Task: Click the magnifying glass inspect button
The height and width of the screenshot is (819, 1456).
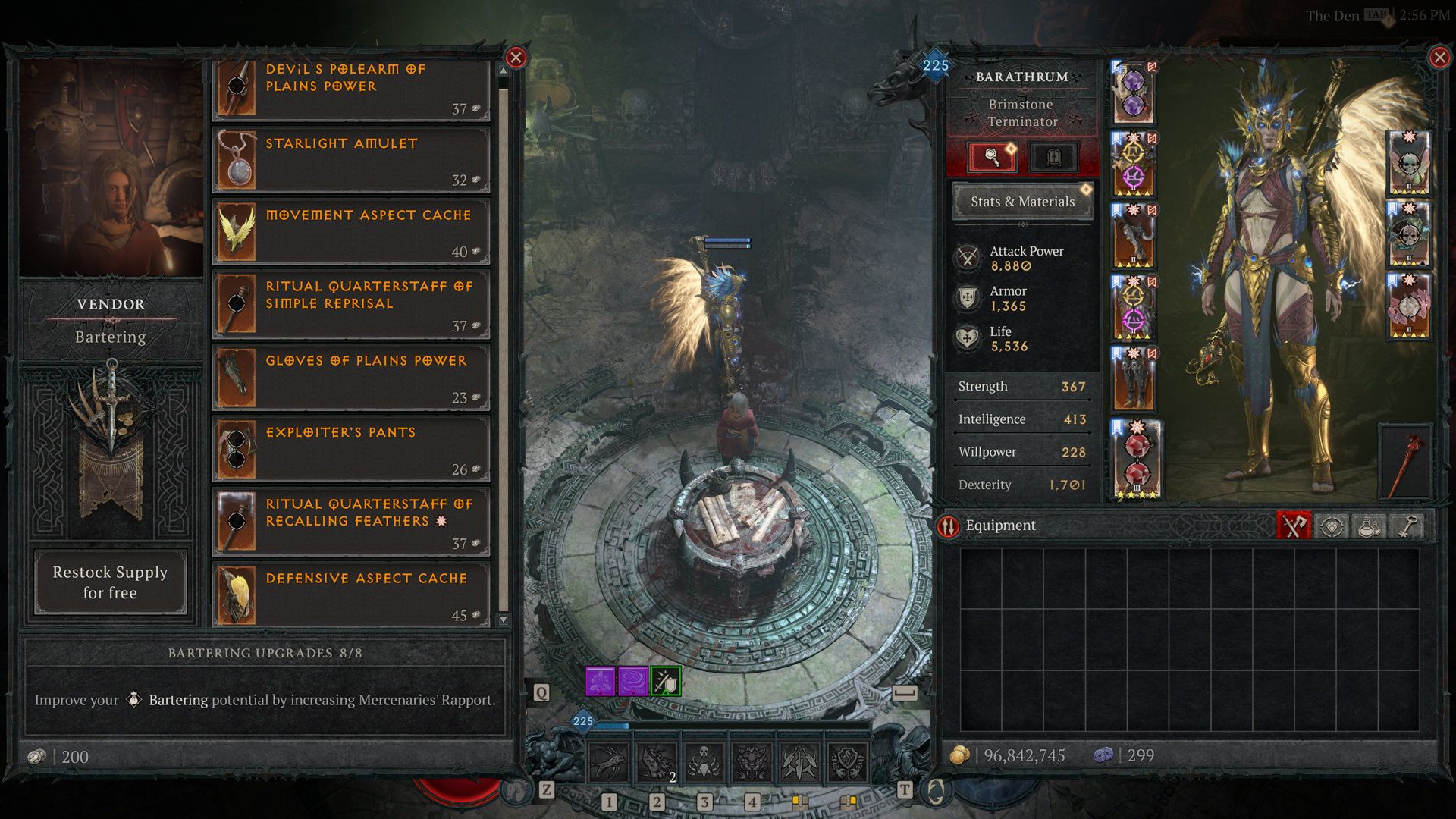Action: pyautogui.click(x=992, y=157)
